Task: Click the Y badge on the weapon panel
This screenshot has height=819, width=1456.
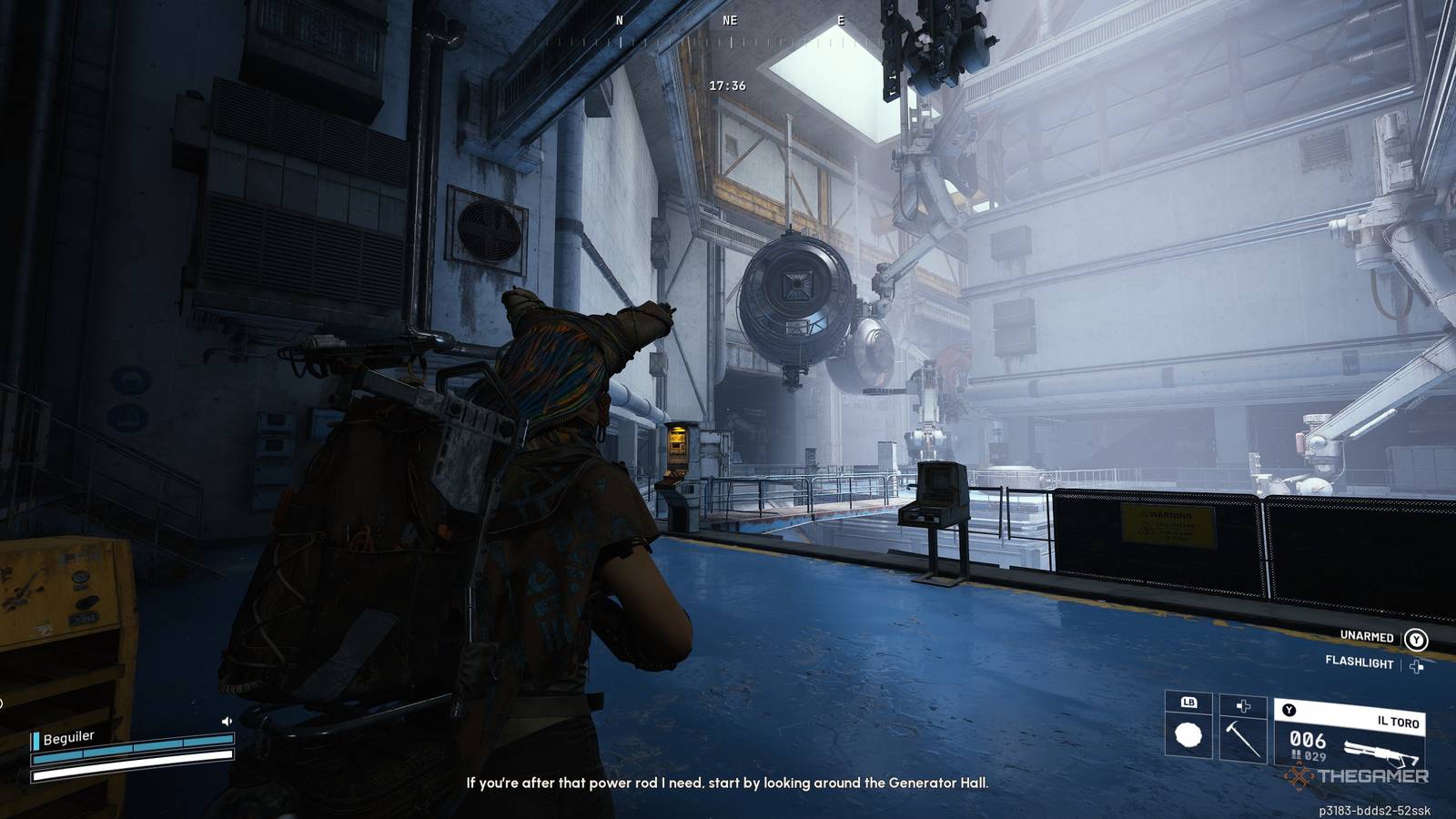Action: (x=1289, y=709)
